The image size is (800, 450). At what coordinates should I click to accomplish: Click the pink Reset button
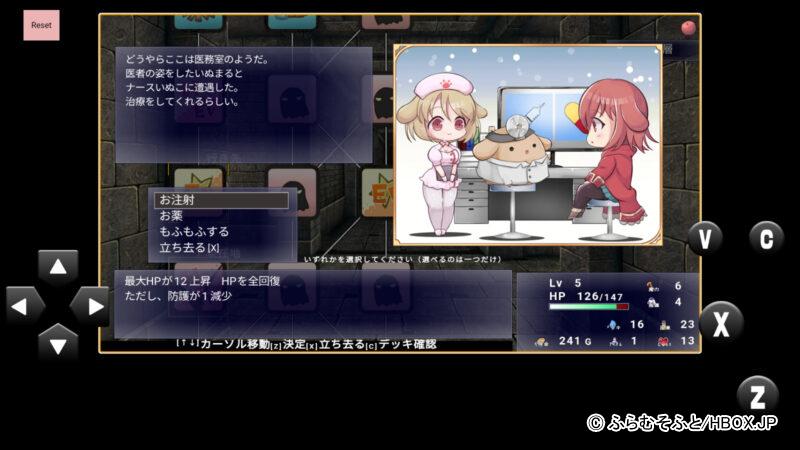(x=42, y=25)
